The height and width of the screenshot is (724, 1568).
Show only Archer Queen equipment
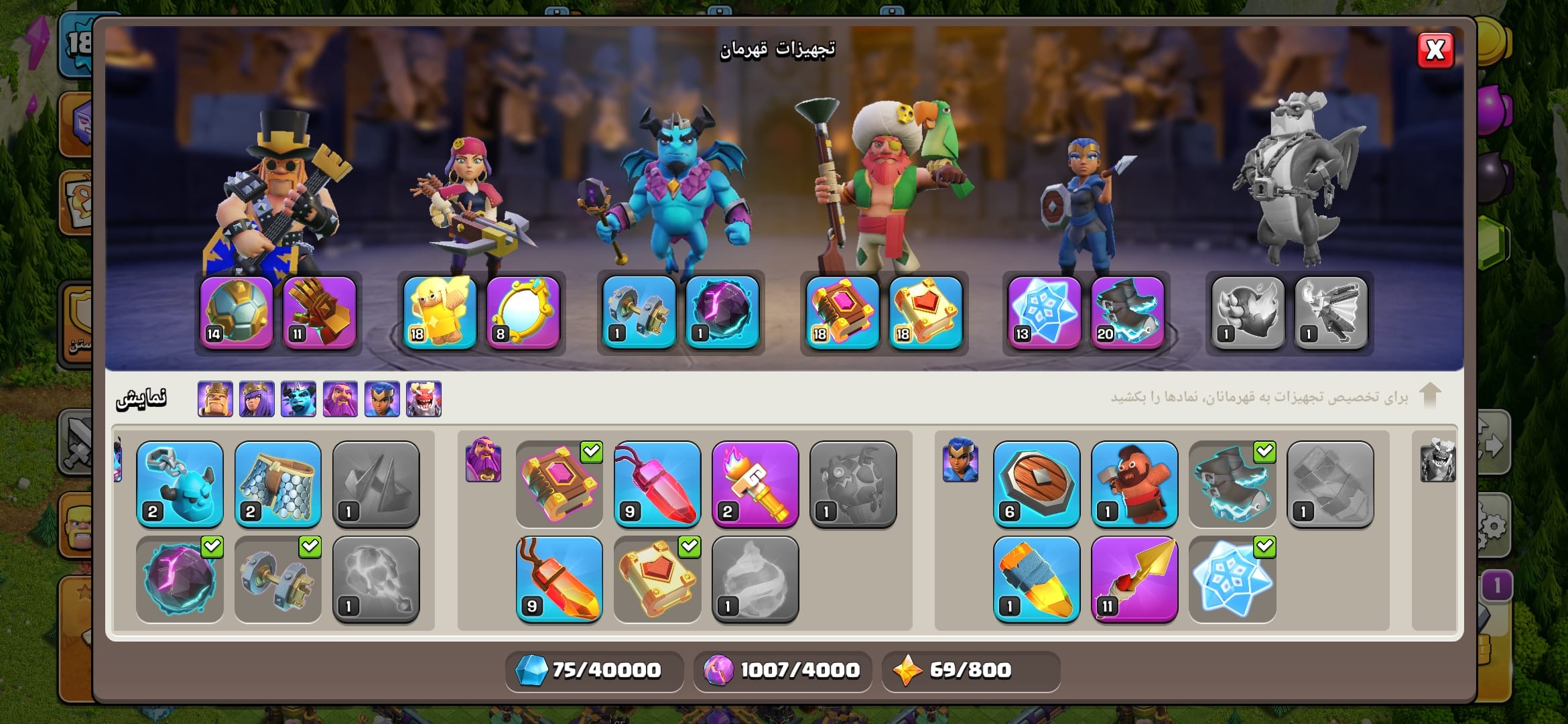tap(257, 399)
